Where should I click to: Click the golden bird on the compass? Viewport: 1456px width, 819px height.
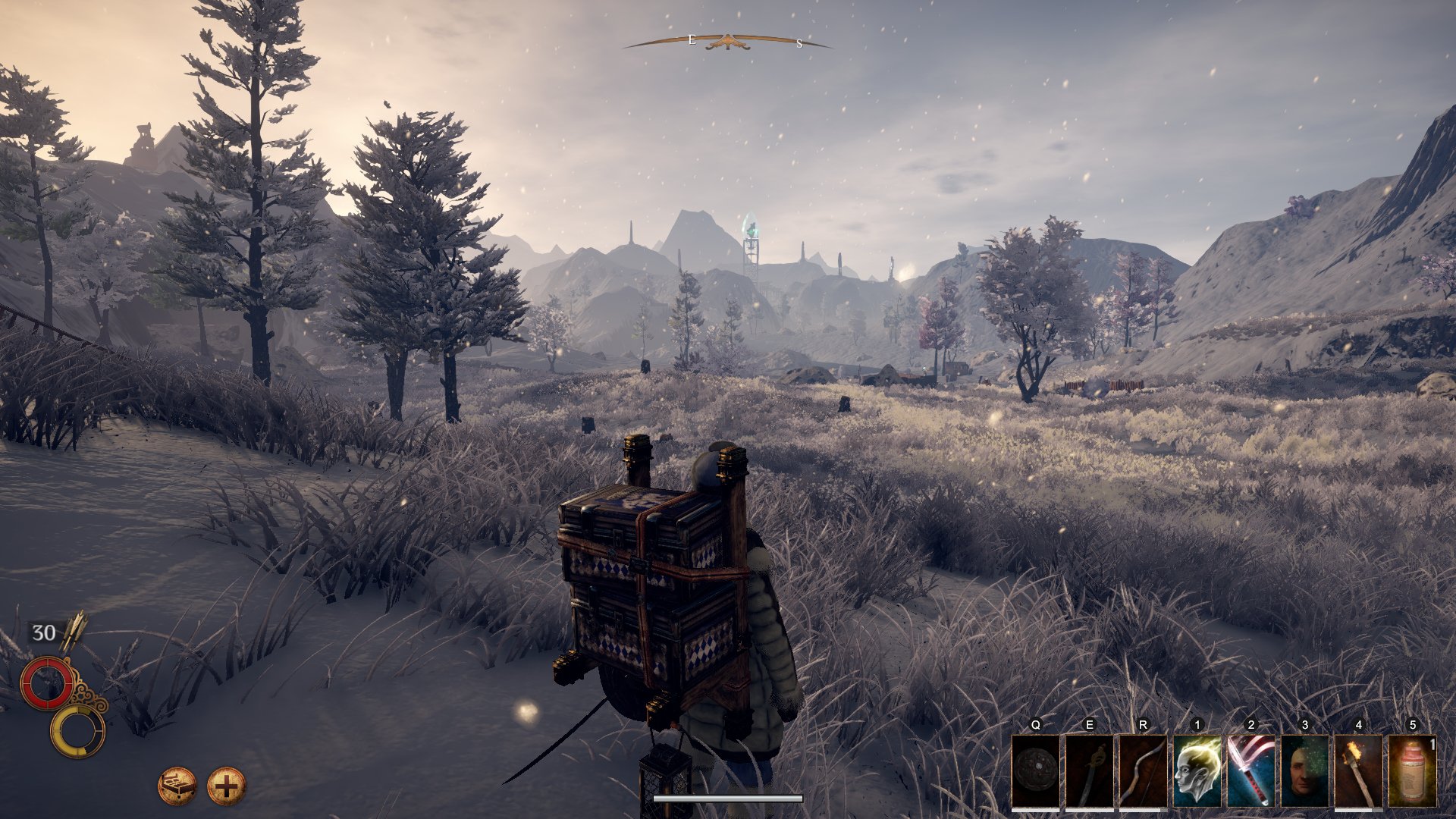pyautogui.click(x=728, y=42)
